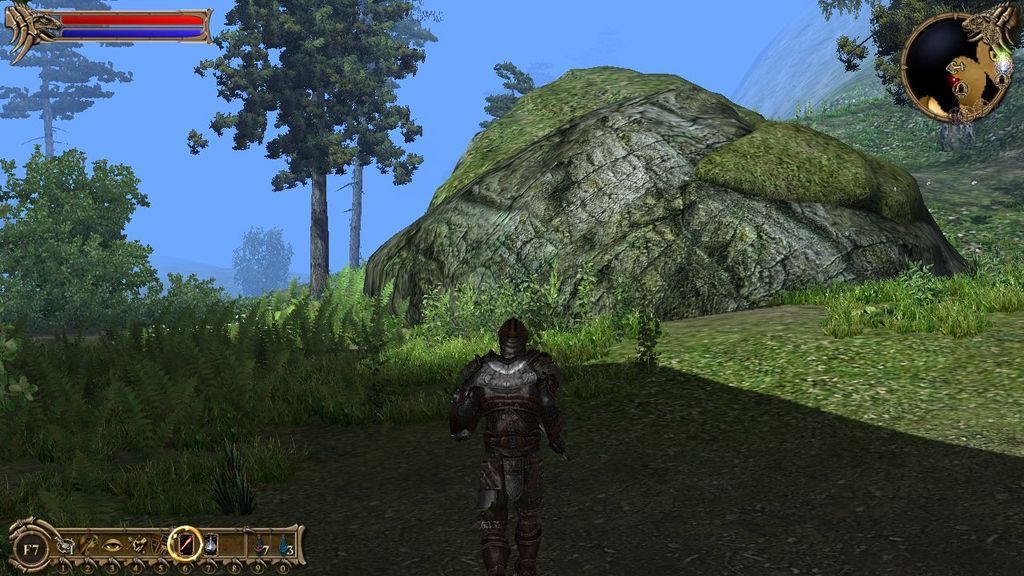Use the round blue flask in slot 7
1024x576 pixels.
211,545
